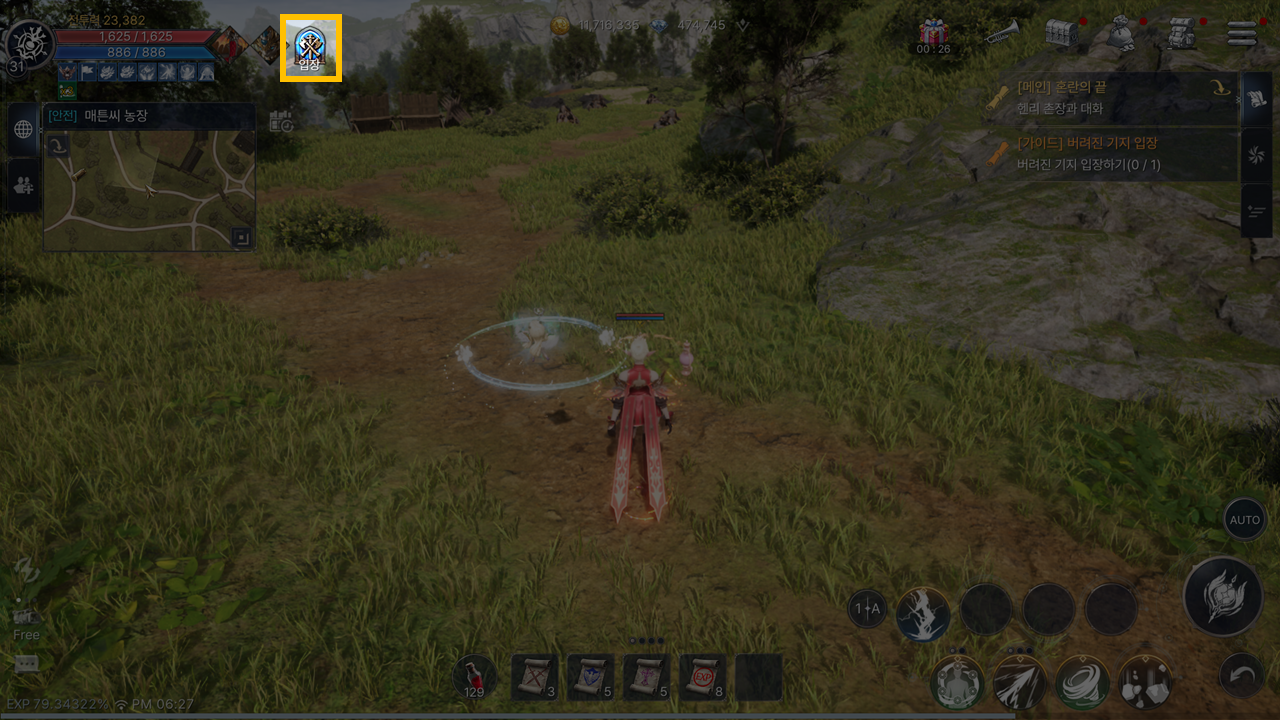
Task: Open the 매튼씨 농장 minimap
Action: coord(150,188)
